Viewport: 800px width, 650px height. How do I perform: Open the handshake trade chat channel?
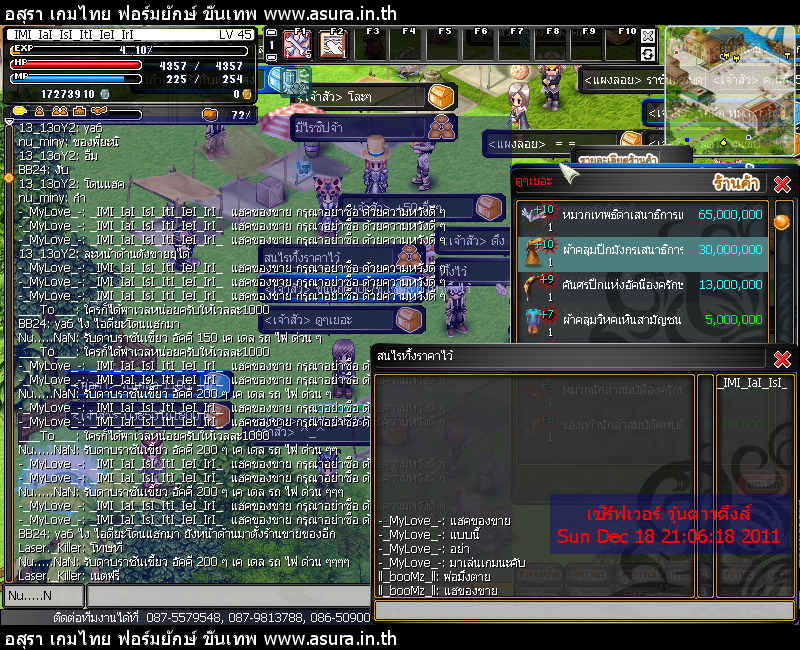pyautogui.click(x=98, y=111)
